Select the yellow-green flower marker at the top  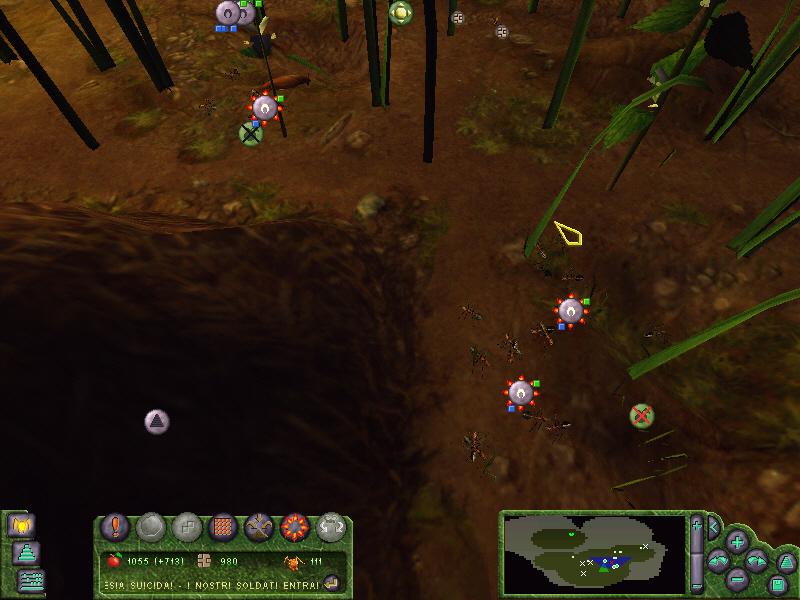tap(400, 12)
